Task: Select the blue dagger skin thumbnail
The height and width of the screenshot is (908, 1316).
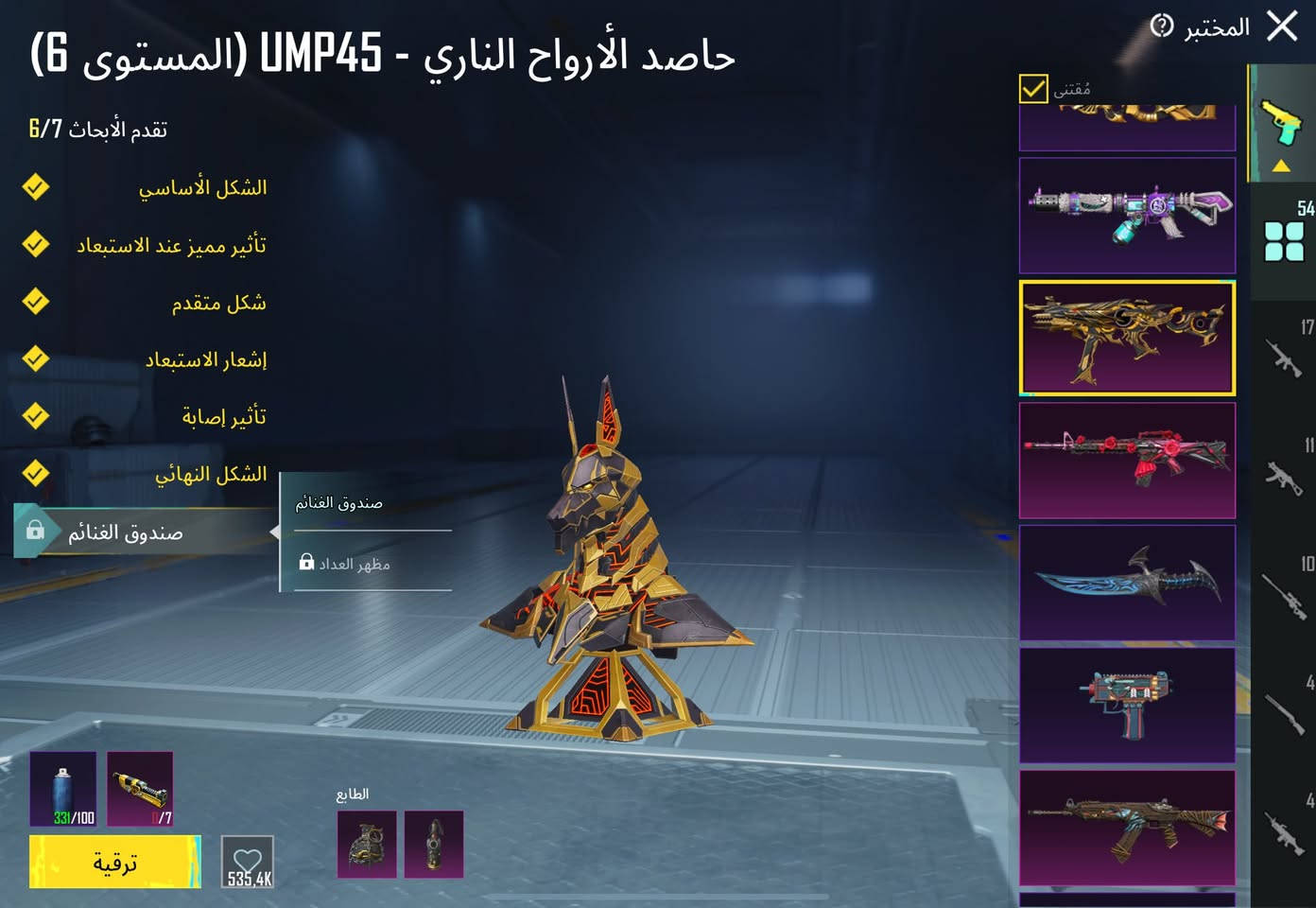Action: (1127, 584)
